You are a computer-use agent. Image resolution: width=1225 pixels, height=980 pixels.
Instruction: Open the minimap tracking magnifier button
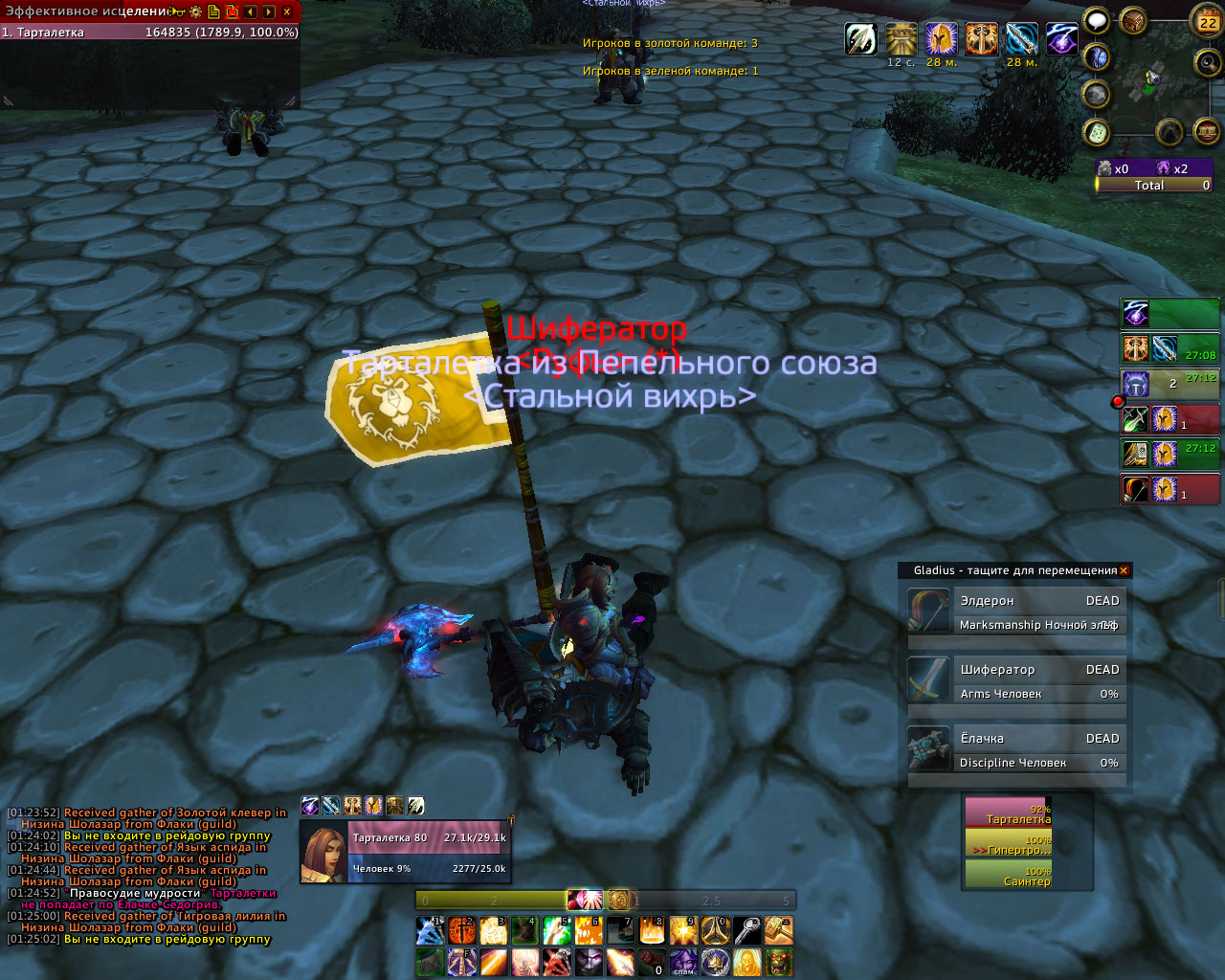(x=1207, y=62)
